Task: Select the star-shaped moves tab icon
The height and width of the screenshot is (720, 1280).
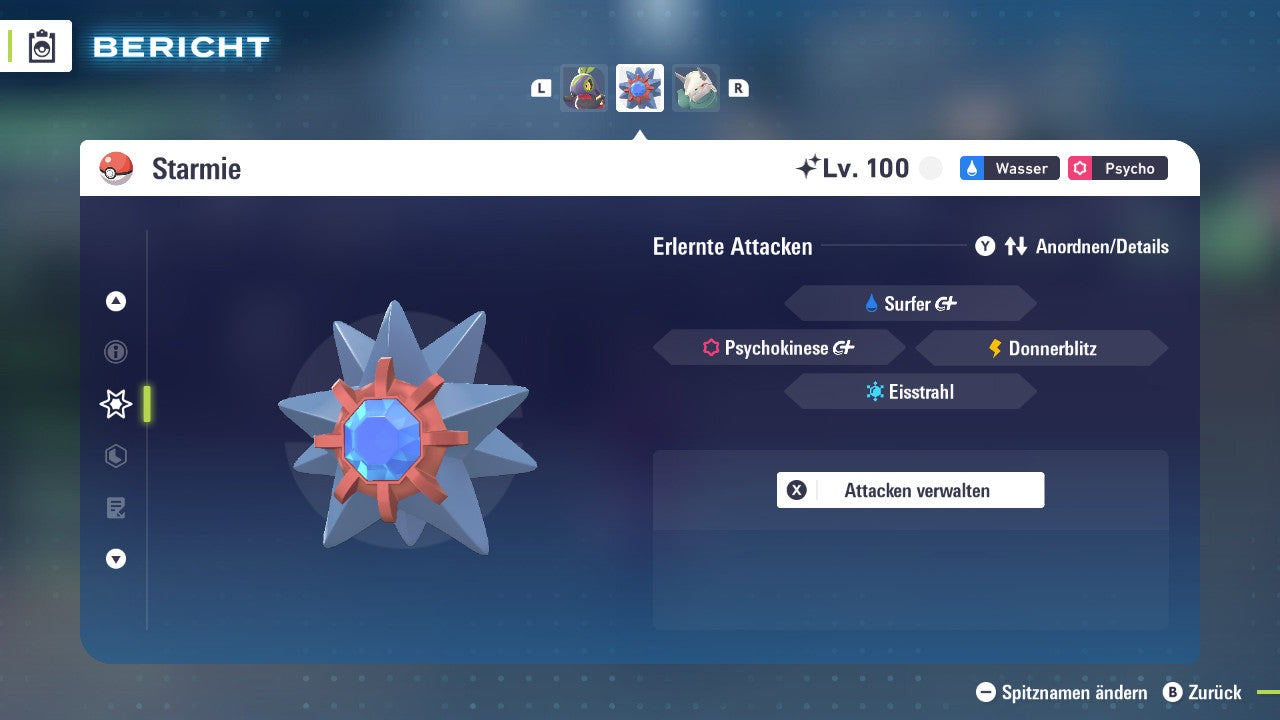Action: (x=116, y=404)
